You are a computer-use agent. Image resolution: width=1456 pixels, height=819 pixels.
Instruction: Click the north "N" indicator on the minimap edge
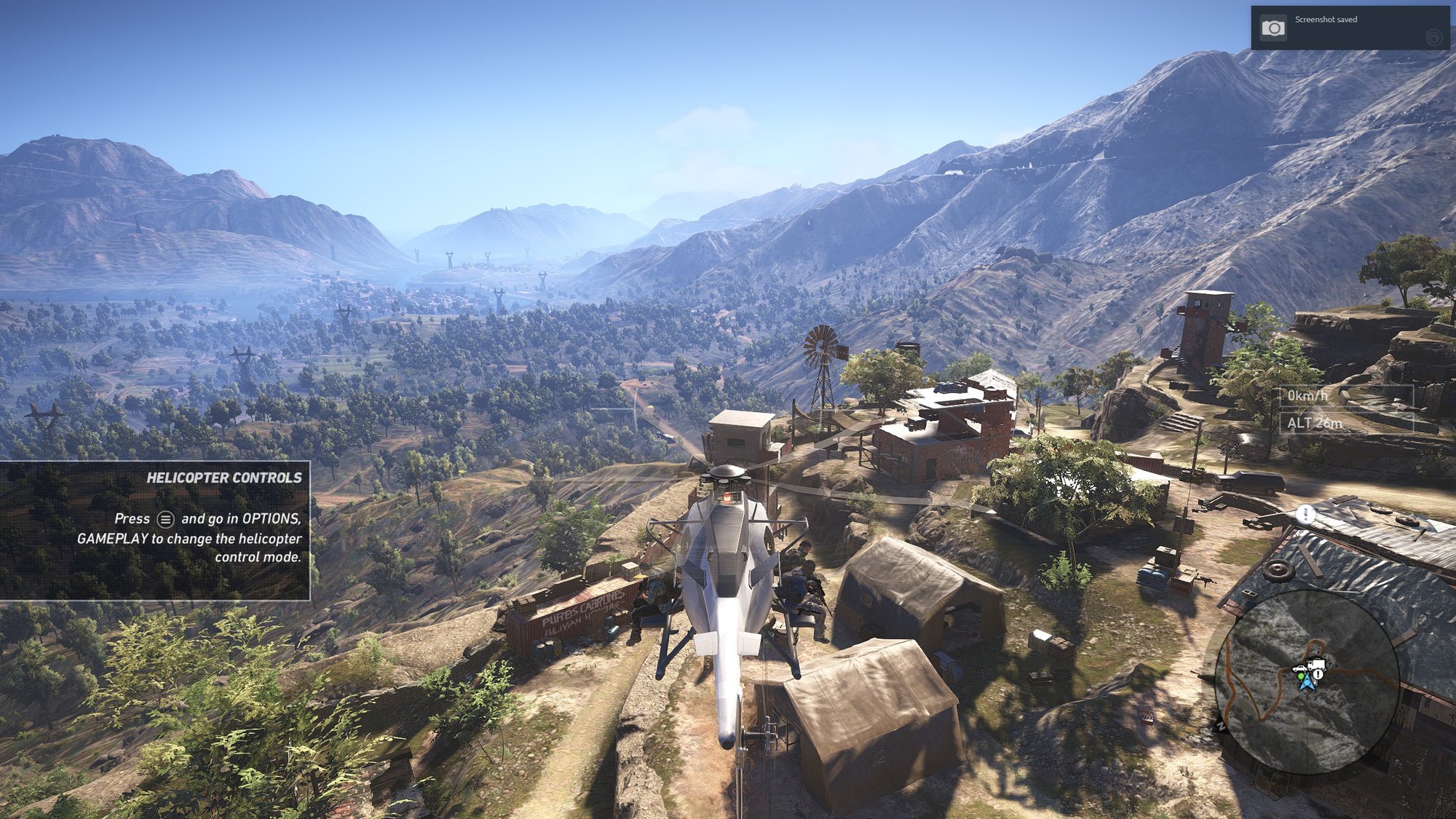1222,725
